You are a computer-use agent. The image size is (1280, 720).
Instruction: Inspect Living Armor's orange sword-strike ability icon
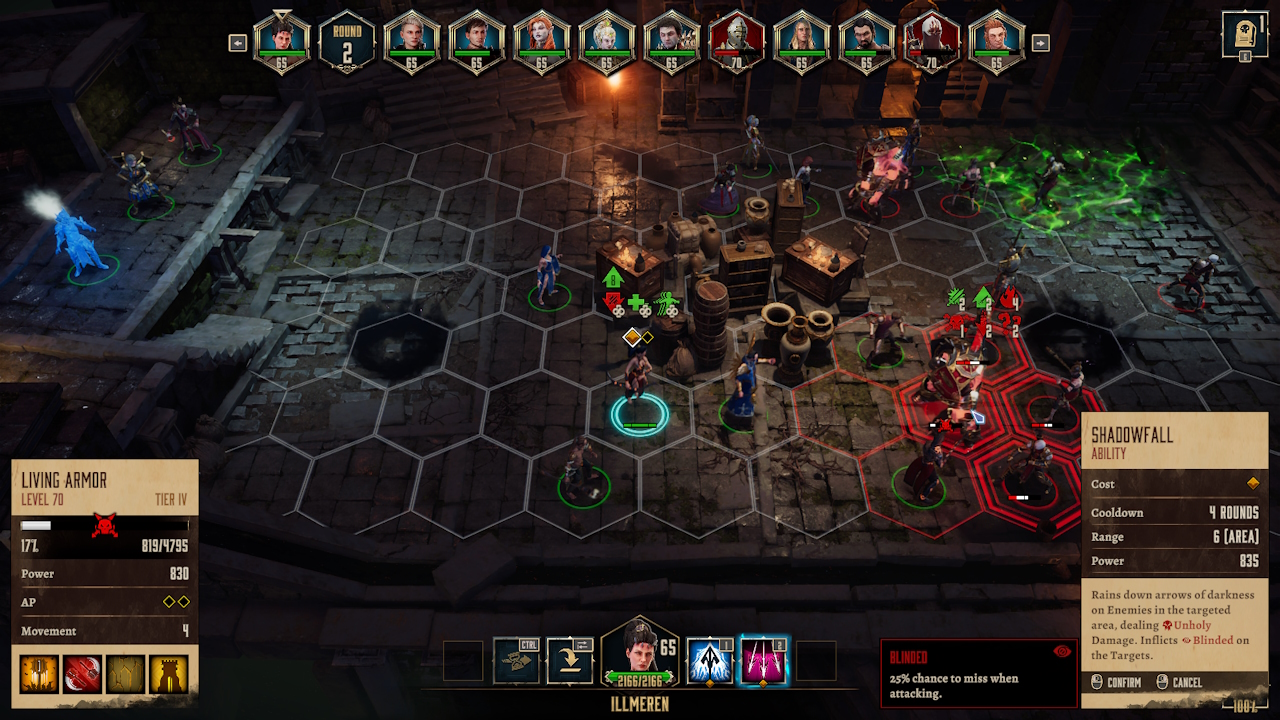click(x=39, y=675)
